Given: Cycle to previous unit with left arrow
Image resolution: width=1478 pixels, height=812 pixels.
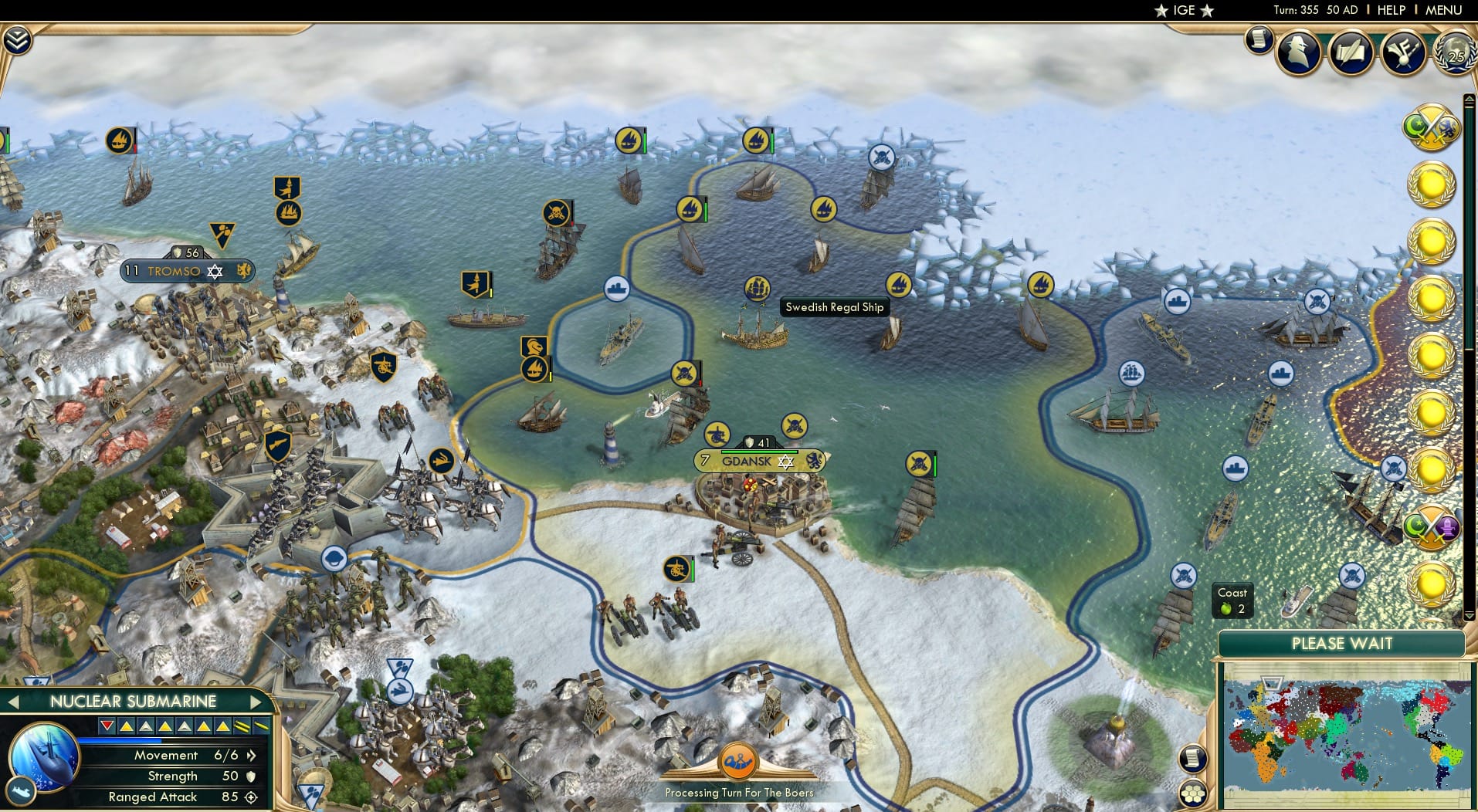Looking at the screenshot, I should coord(14,702).
